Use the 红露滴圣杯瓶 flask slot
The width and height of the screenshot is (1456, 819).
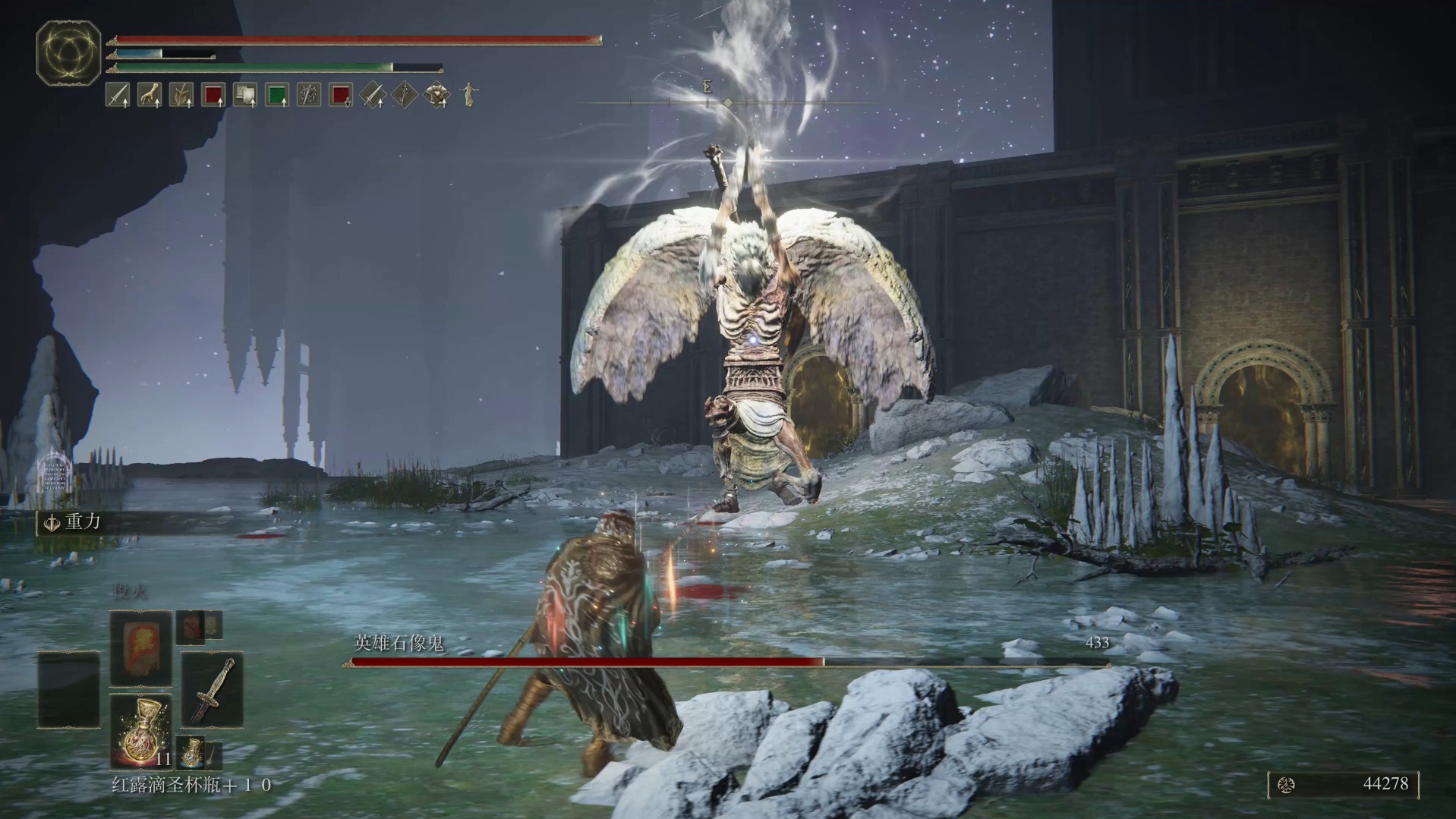click(x=140, y=730)
